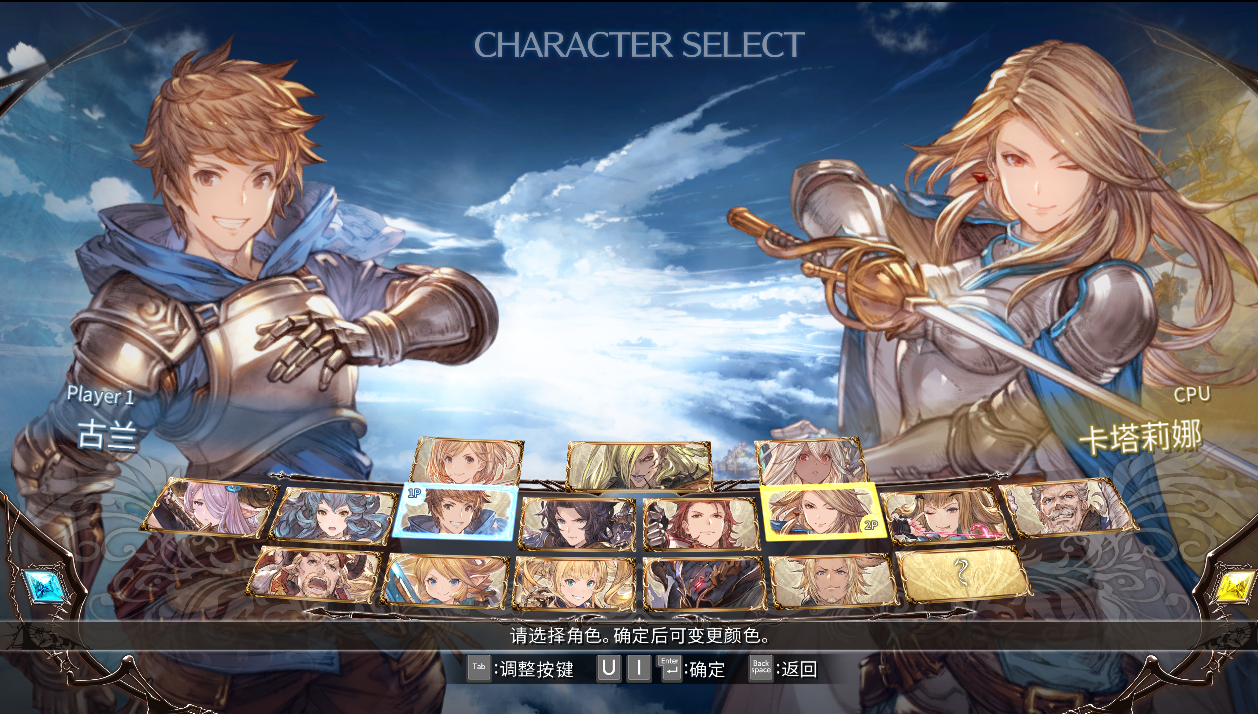1258x714 pixels.
Task: Select Narmaya with pink hair and horns
Action: pos(210,506)
